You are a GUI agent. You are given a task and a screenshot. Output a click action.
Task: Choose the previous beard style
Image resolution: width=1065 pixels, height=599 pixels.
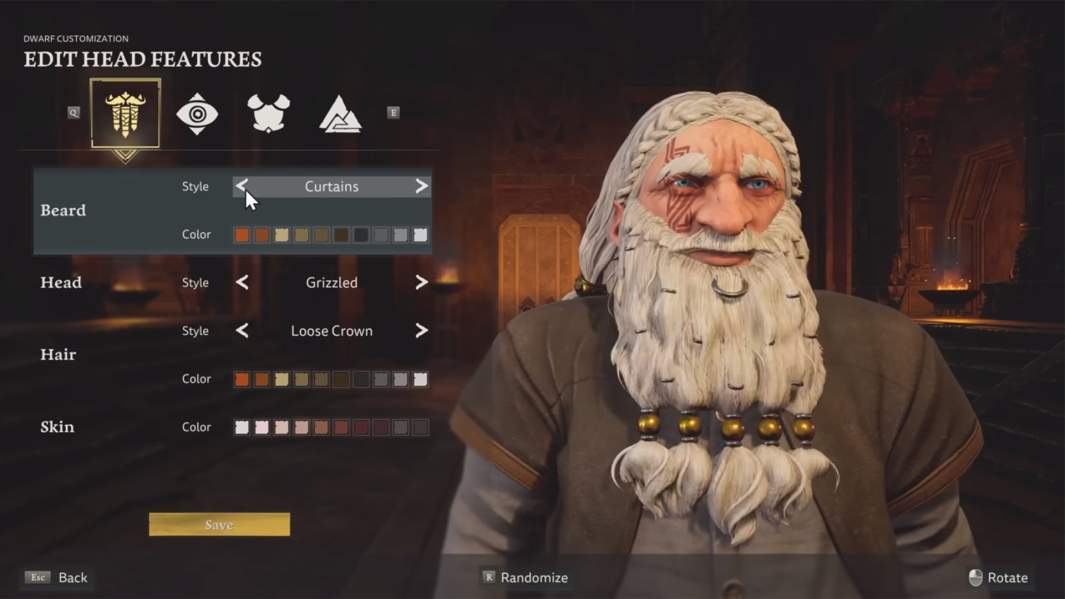click(242, 186)
